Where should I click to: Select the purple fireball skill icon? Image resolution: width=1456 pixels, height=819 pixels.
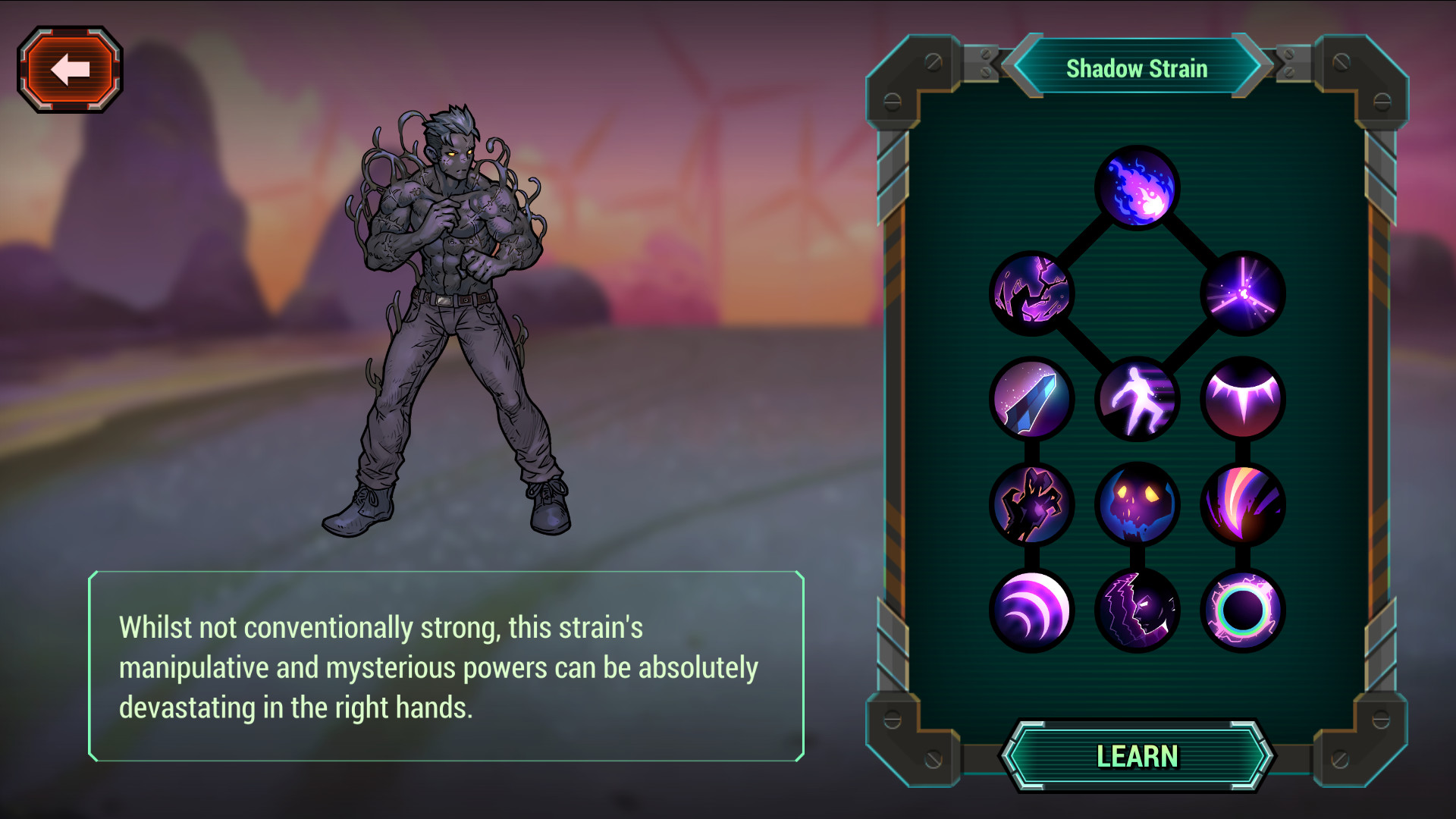click(1137, 187)
